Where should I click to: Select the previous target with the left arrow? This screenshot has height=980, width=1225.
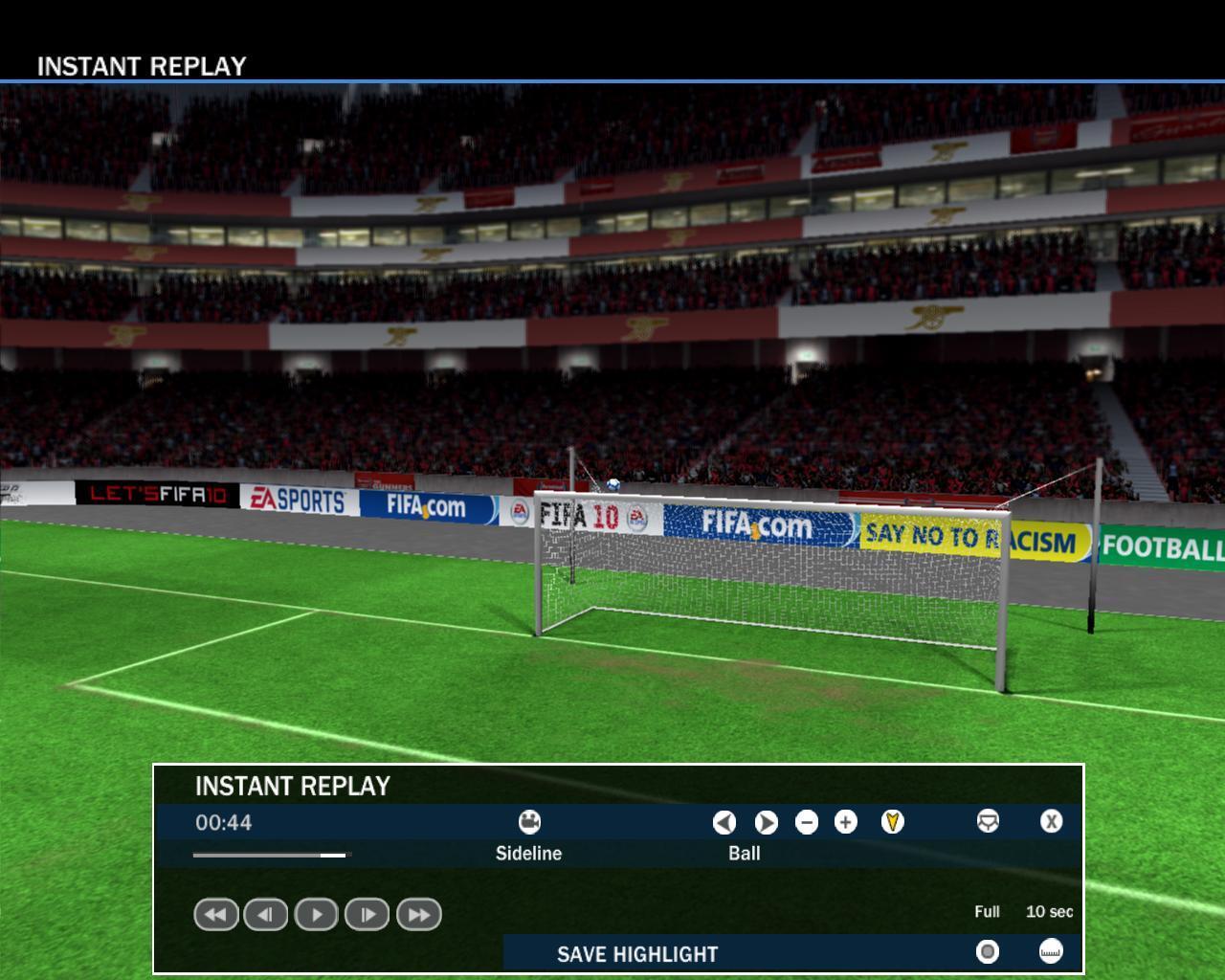click(x=724, y=822)
